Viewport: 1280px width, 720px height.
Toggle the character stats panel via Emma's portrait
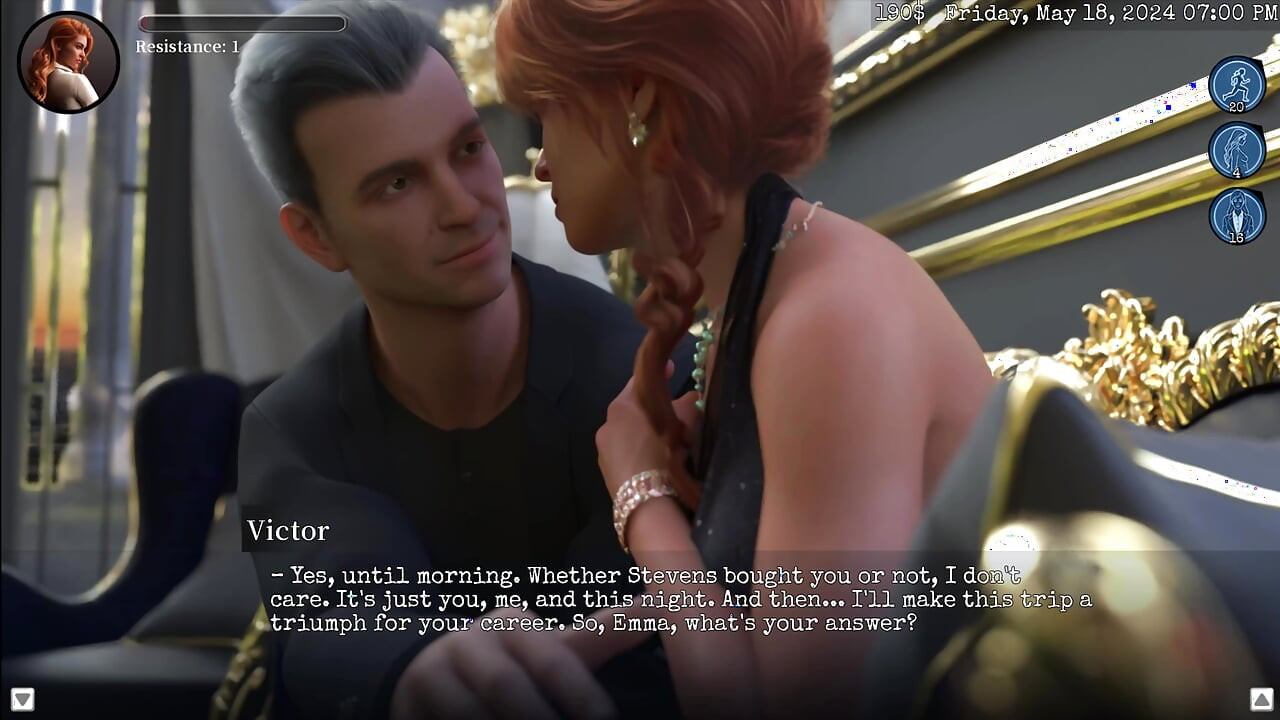point(68,62)
